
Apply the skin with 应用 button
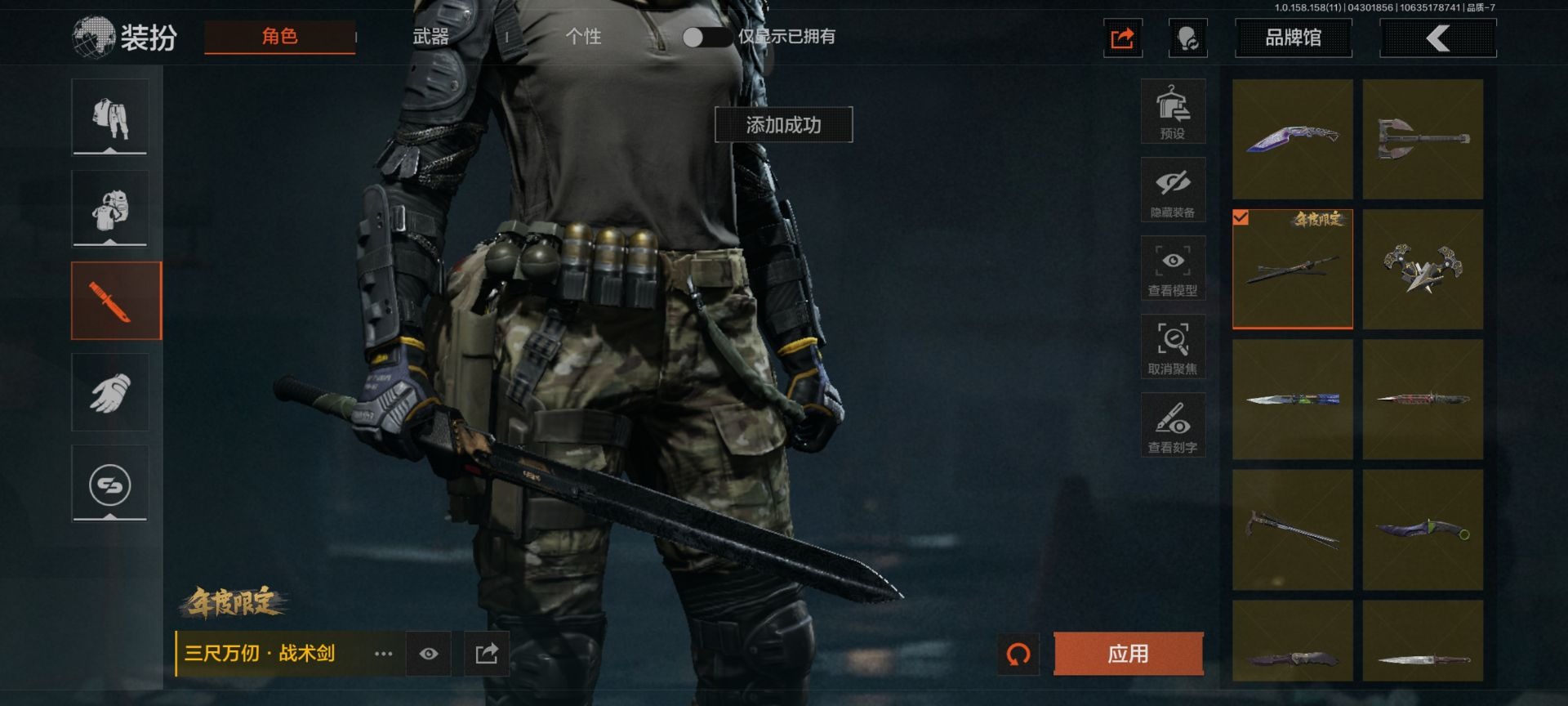(1128, 654)
